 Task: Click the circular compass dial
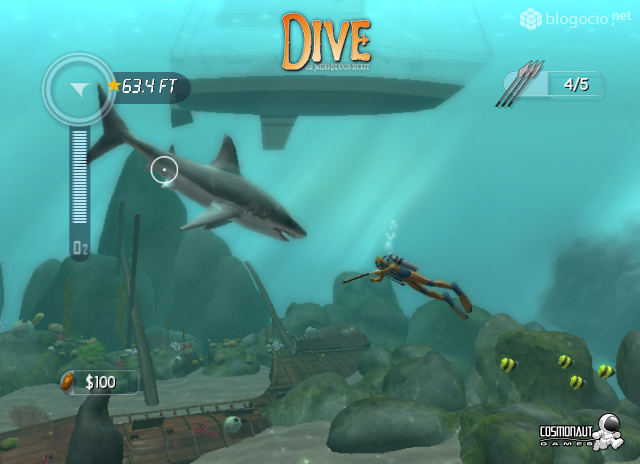78,89
